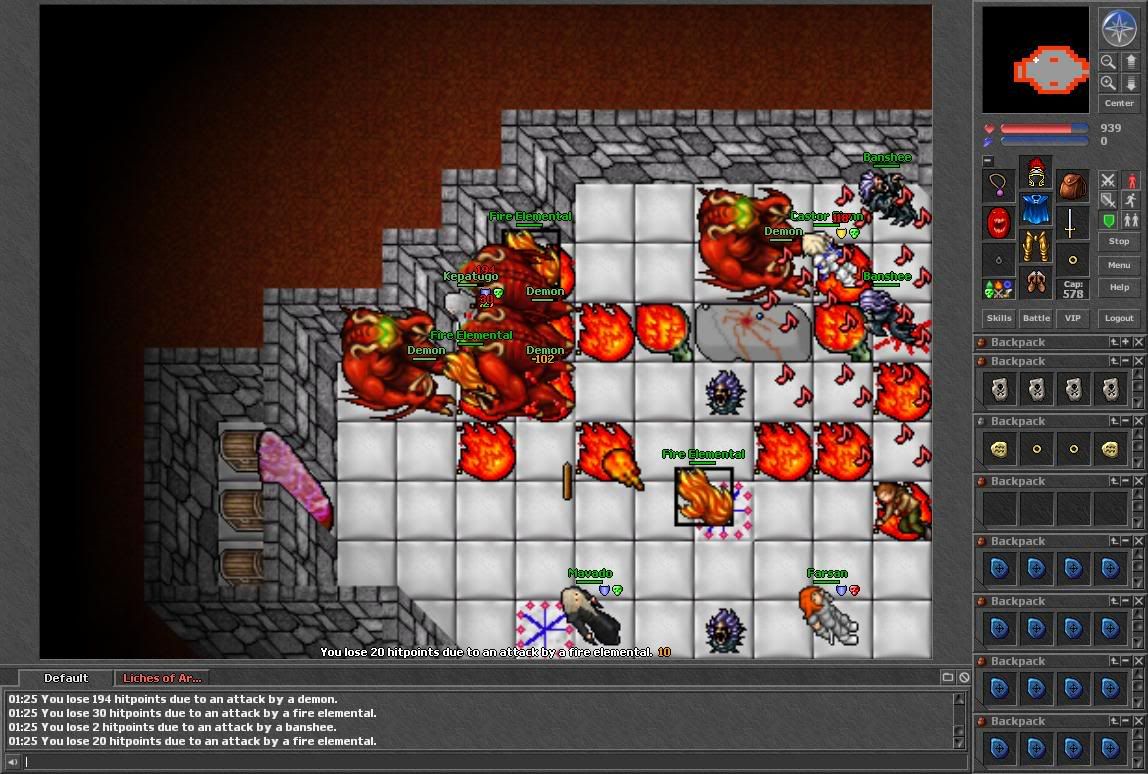Select the blue robe armor slot
Screen dimensions: 1148x774
tap(1036, 212)
